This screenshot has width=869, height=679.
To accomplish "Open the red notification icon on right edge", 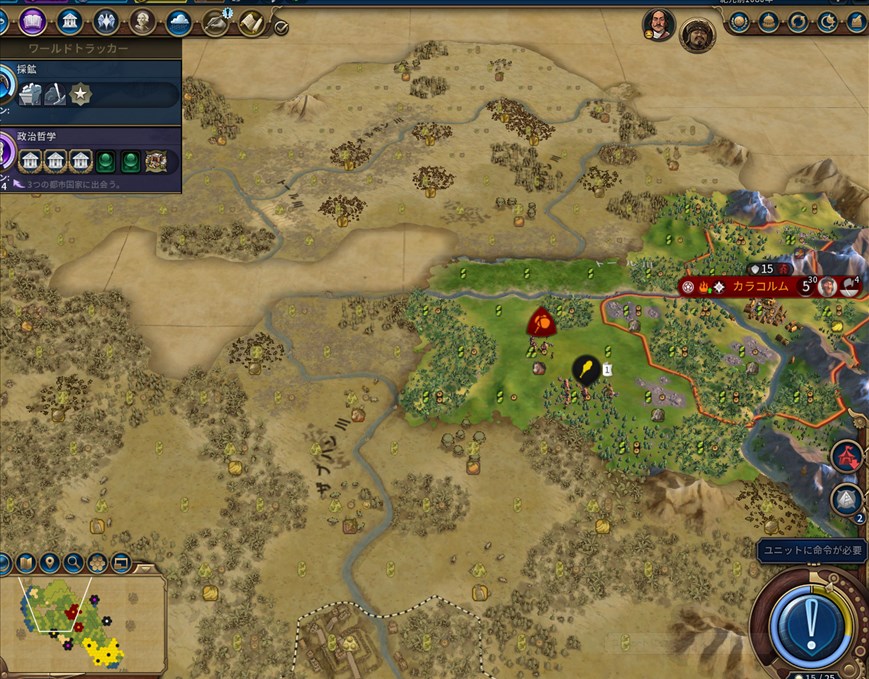I will [x=846, y=456].
